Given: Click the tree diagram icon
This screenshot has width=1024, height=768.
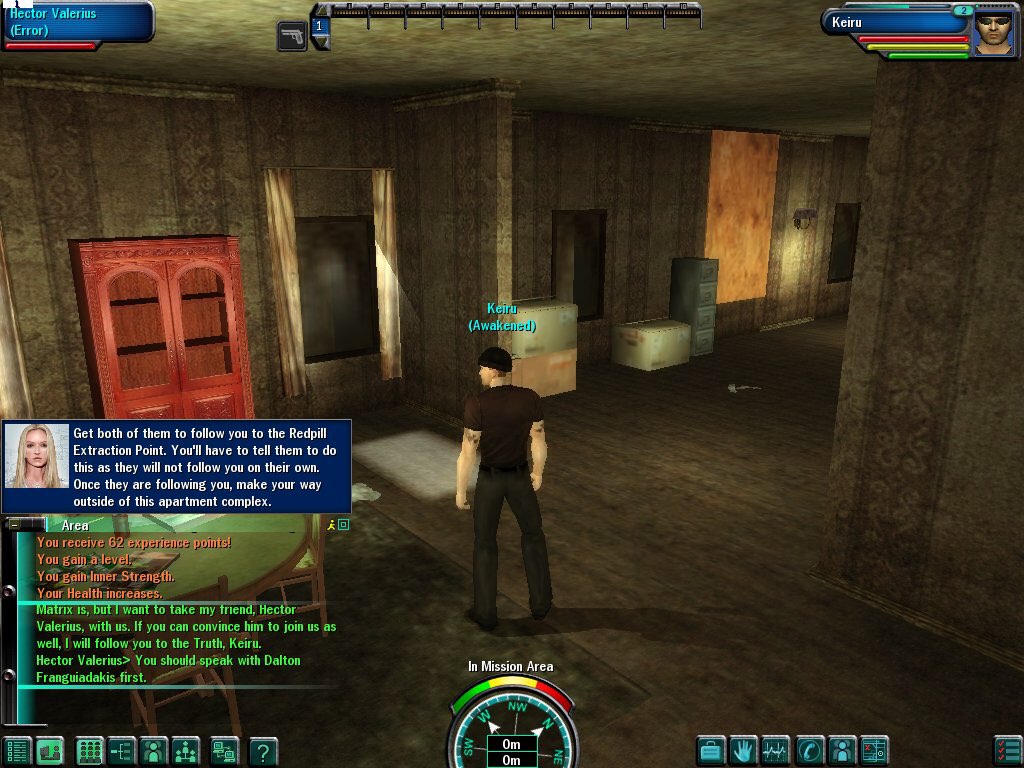Looking at the screenshot, I should click(x=122, y=751).
